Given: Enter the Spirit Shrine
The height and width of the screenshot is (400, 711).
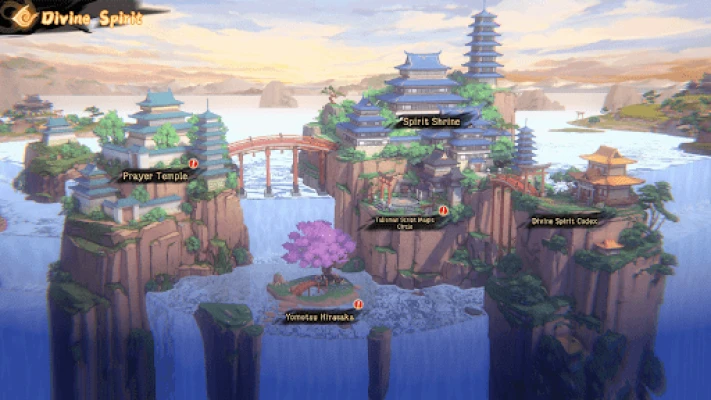Looking at the screenshot, I should (x=430, y=122).
